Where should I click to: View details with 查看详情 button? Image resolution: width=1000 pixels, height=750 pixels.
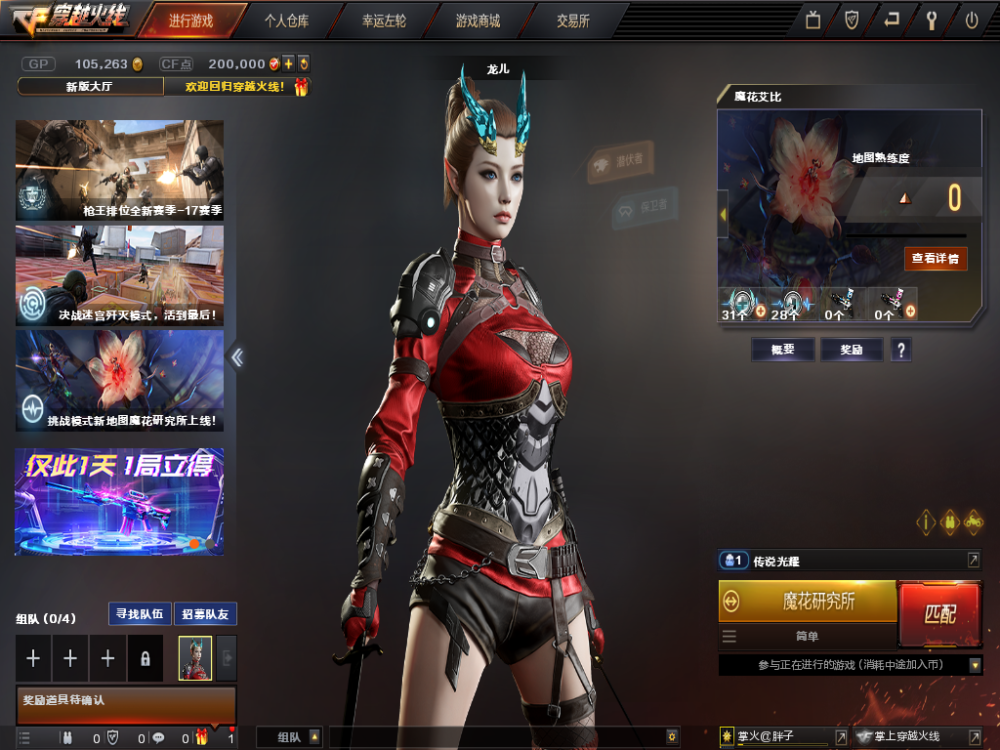coord(935,259)
